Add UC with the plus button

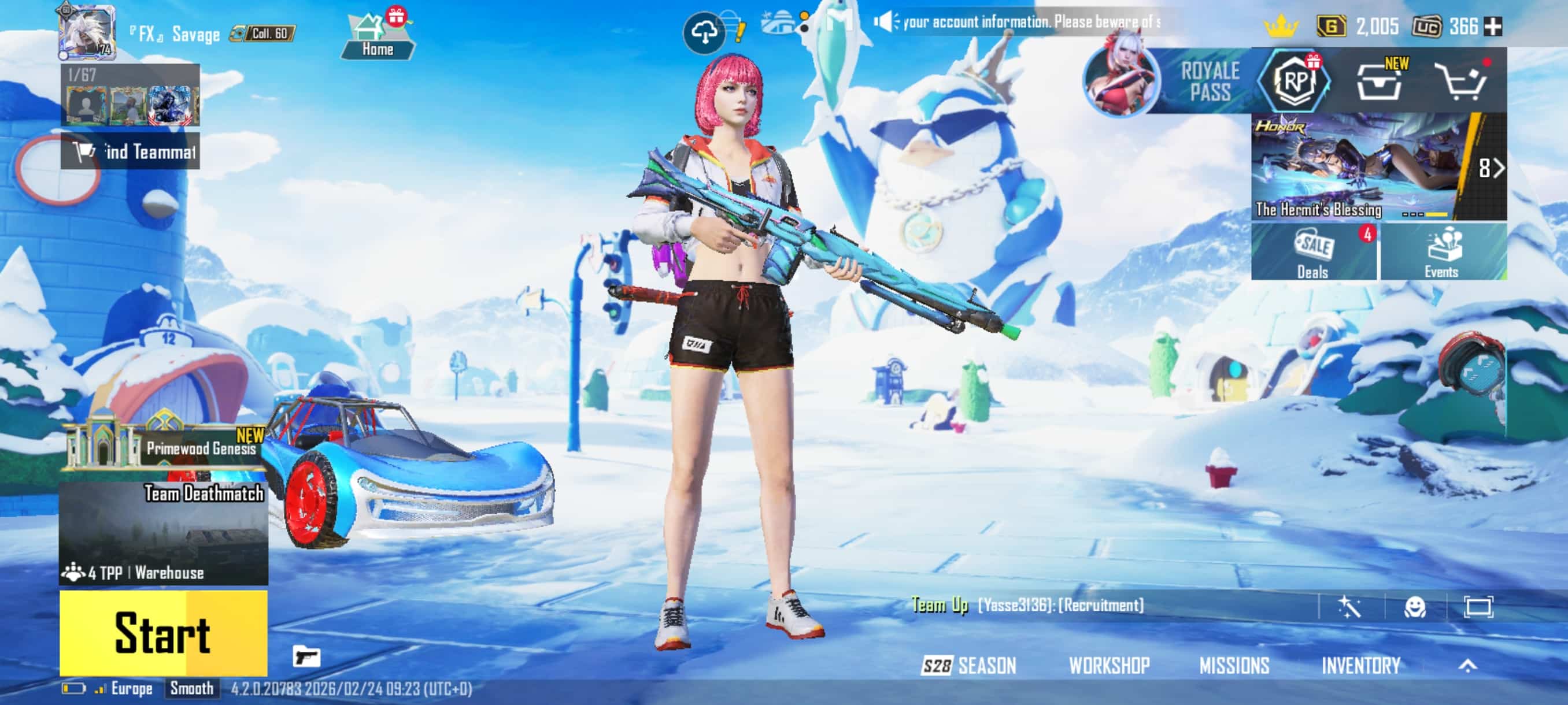click(1493, 26)
